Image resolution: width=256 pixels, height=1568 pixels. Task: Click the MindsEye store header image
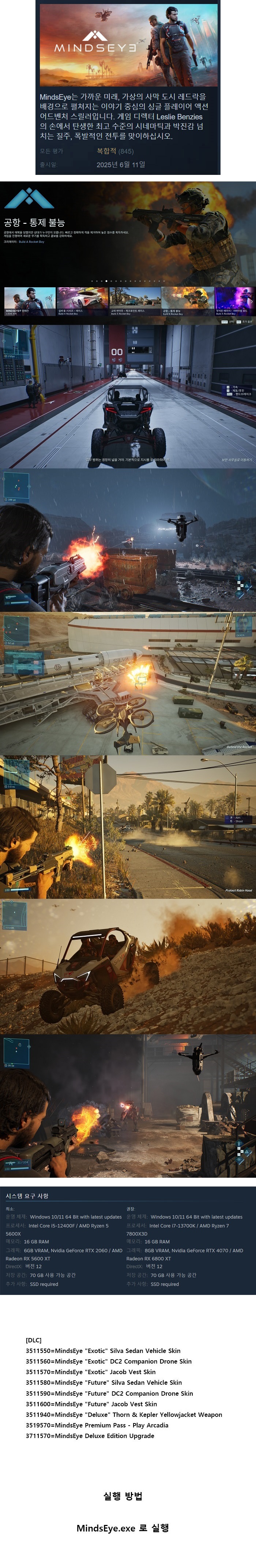[128, 45]
